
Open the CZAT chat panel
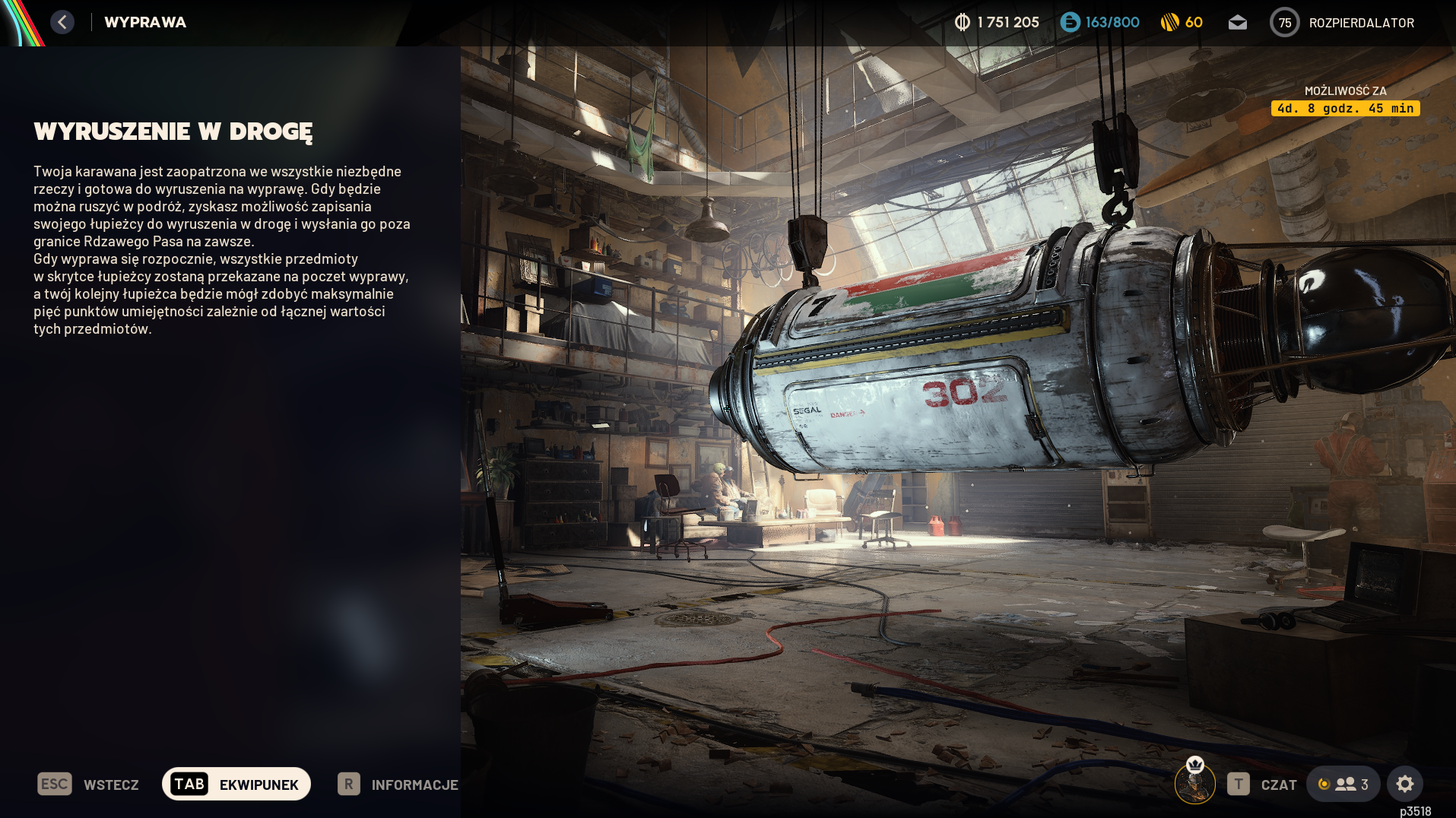coord(1262,785)
